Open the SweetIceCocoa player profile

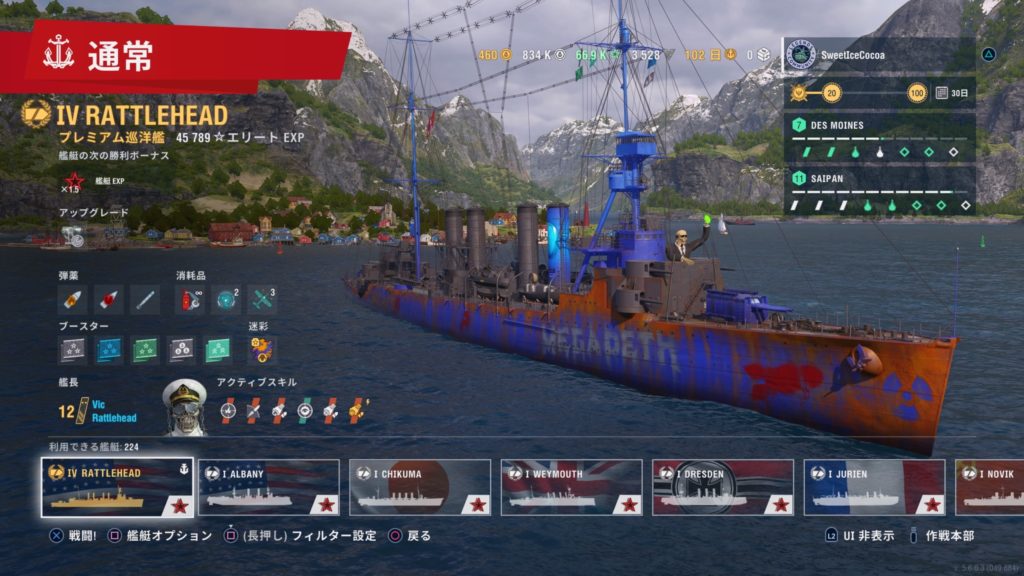[878, 54]
